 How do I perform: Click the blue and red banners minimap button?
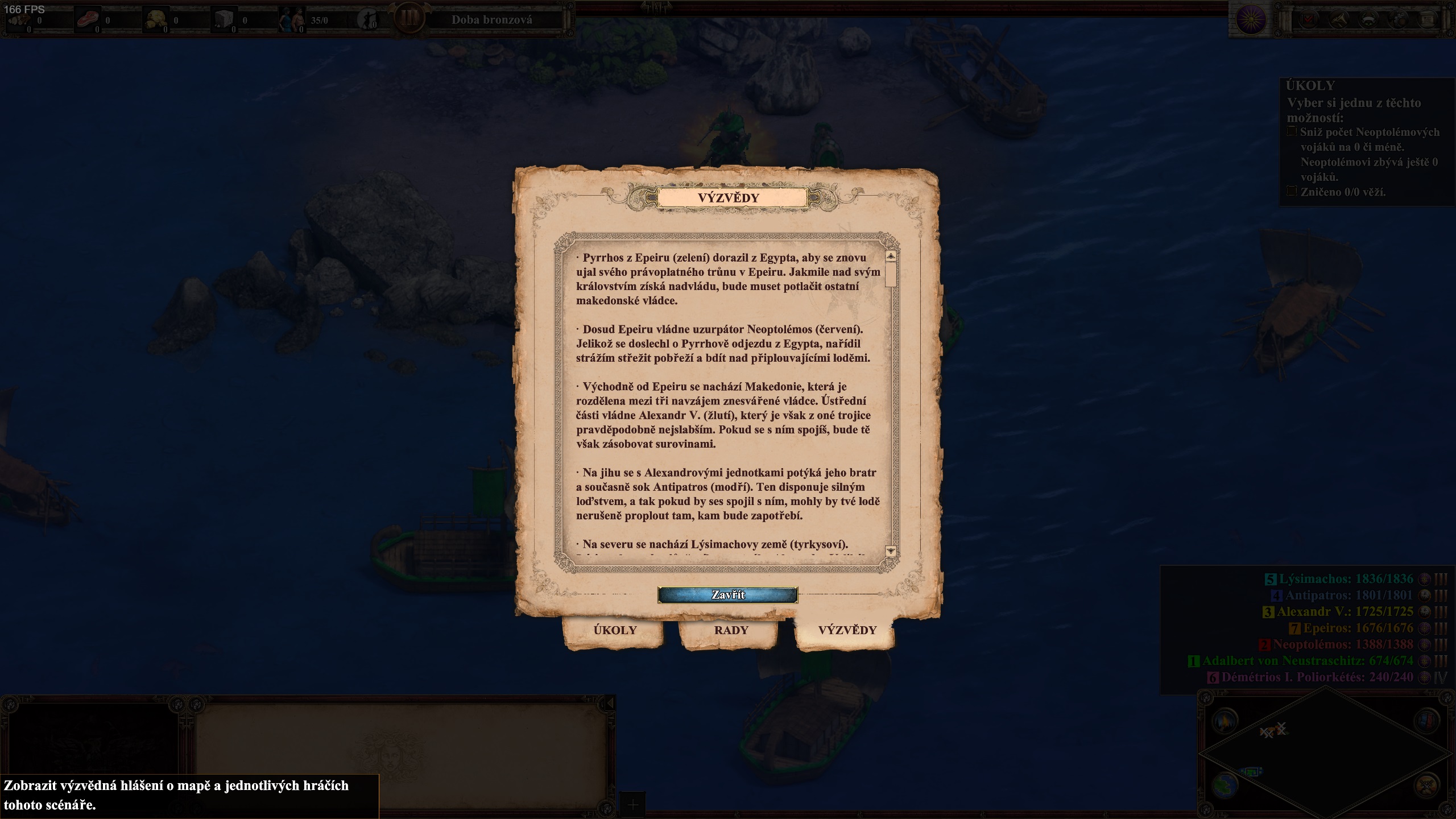(1426, 721)
